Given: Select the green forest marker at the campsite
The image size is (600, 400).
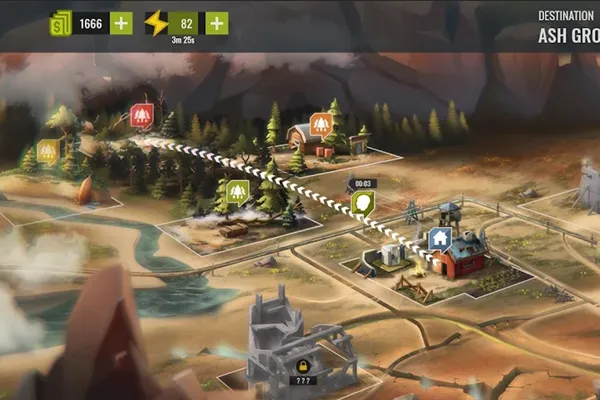Looking at the screenshot, I should click(x=237, y=190).
